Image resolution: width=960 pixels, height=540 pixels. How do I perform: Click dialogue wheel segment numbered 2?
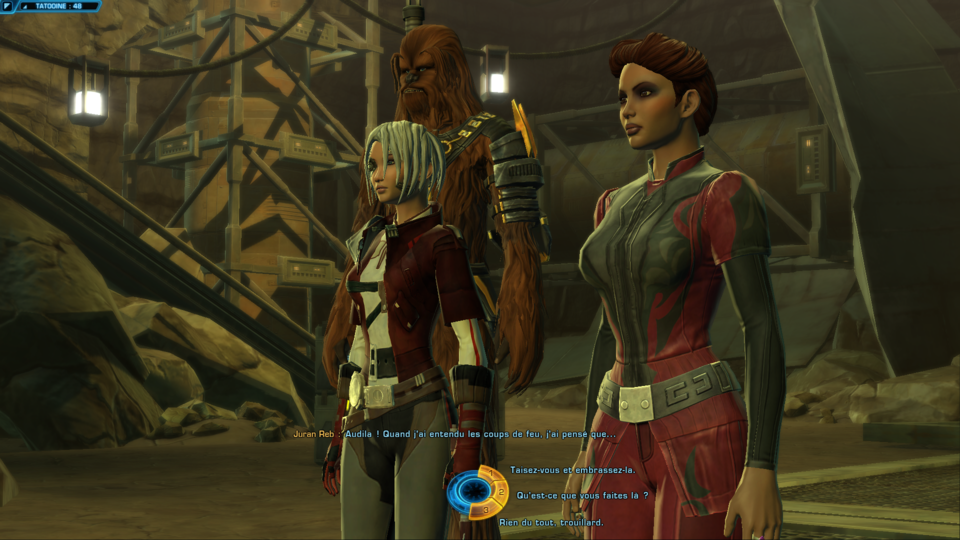[502, 491]
